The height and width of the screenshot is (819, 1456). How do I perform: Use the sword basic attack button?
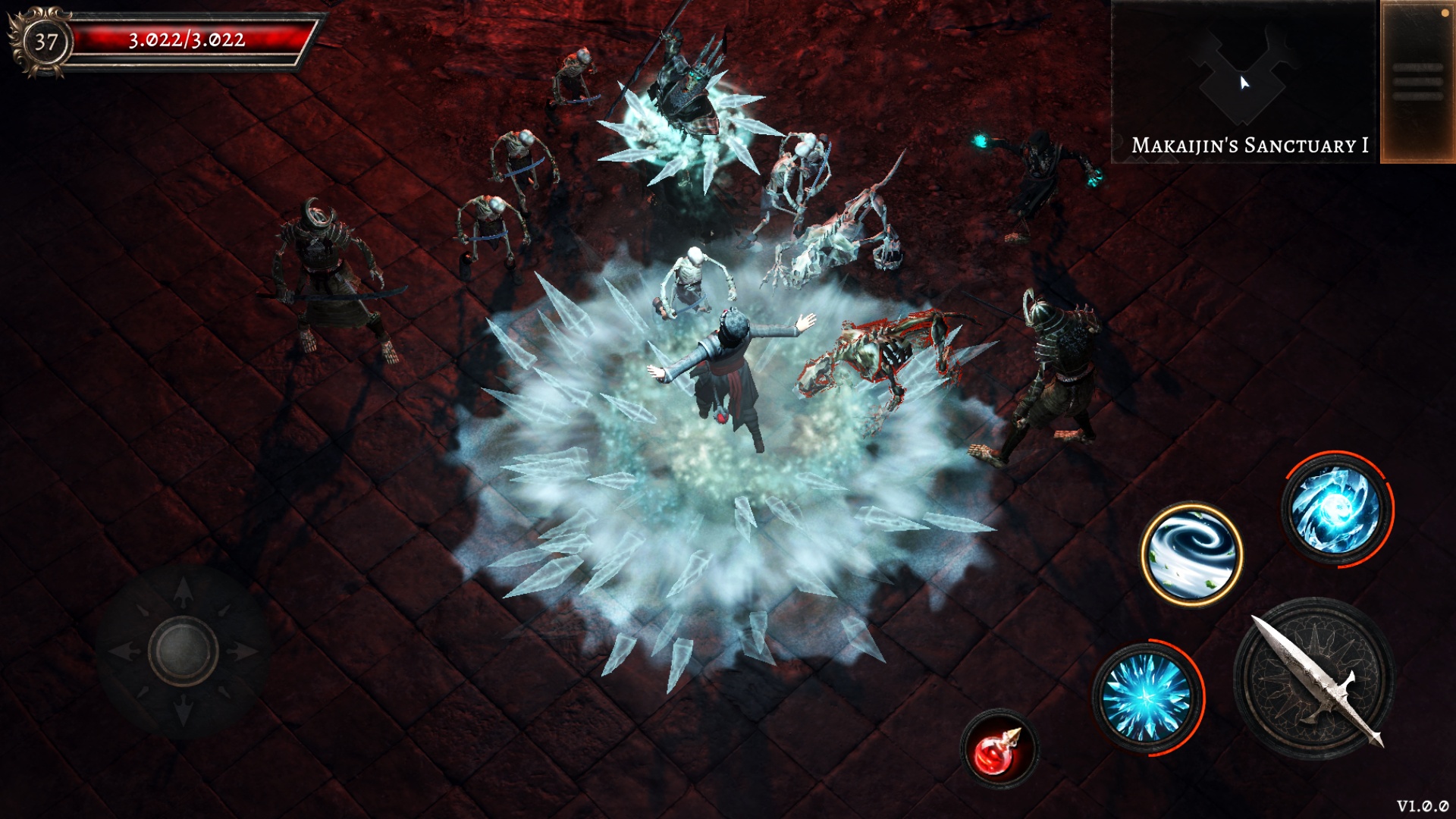tap(1314, 678)
